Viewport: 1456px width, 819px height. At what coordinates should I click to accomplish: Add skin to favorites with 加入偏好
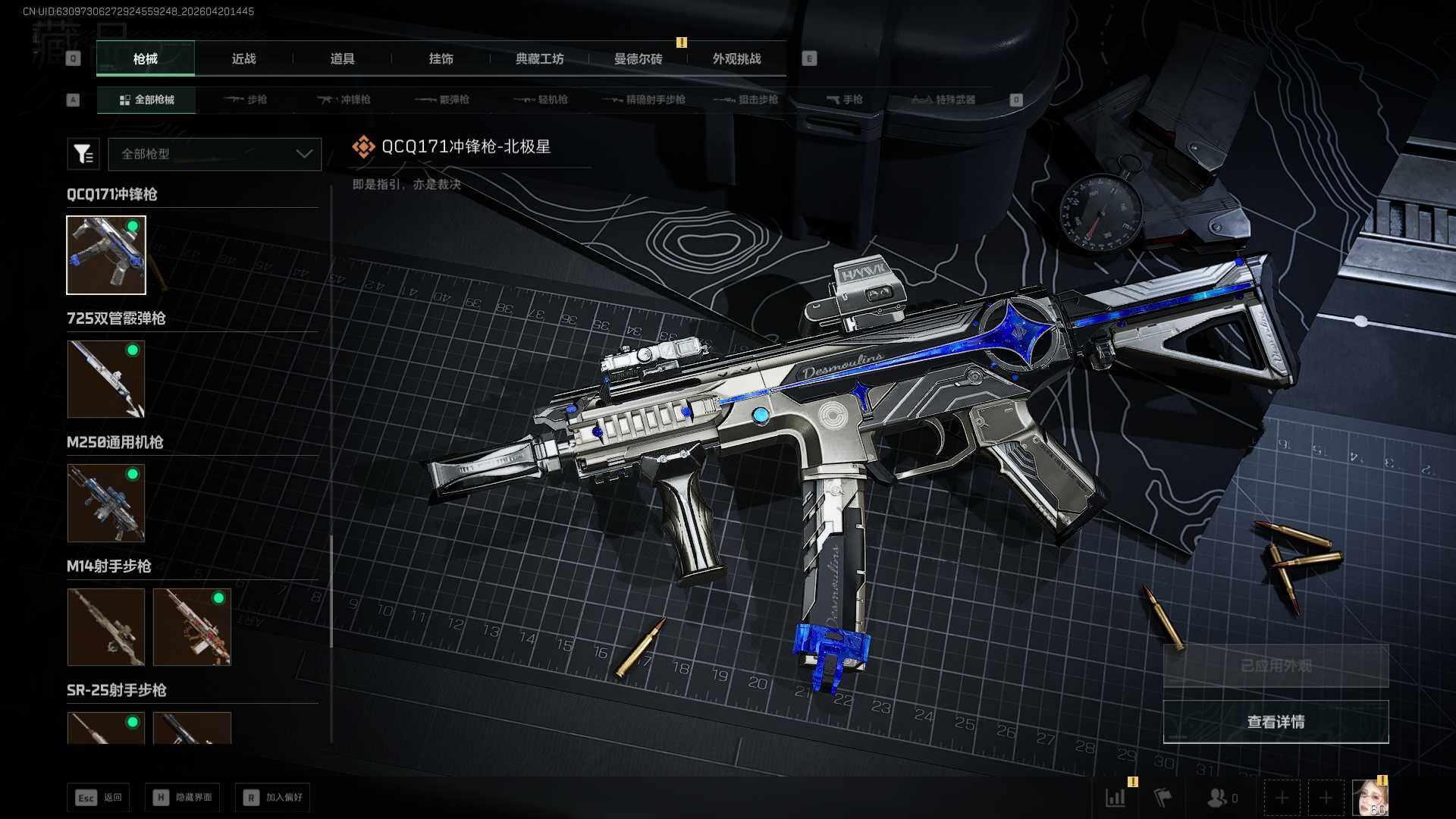tap(273, 797)
